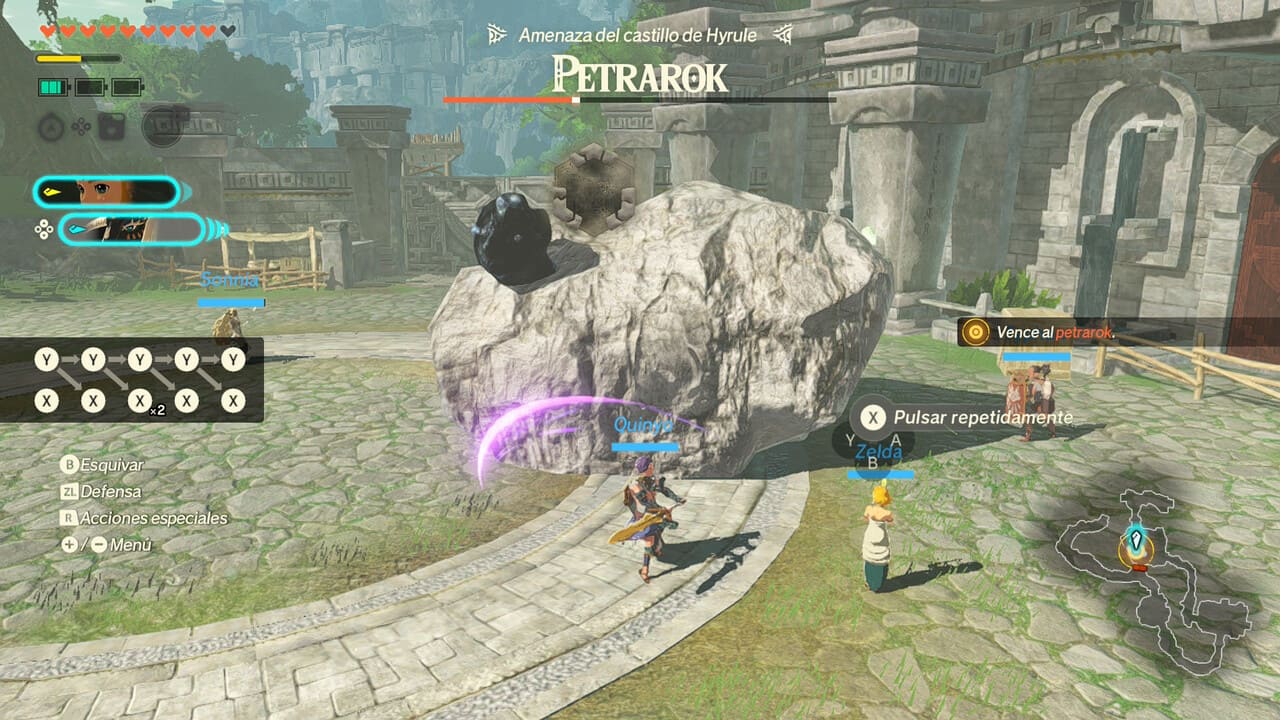Click the dimmed square case icon
The image size is (1280, 720).
coord(111,127)
